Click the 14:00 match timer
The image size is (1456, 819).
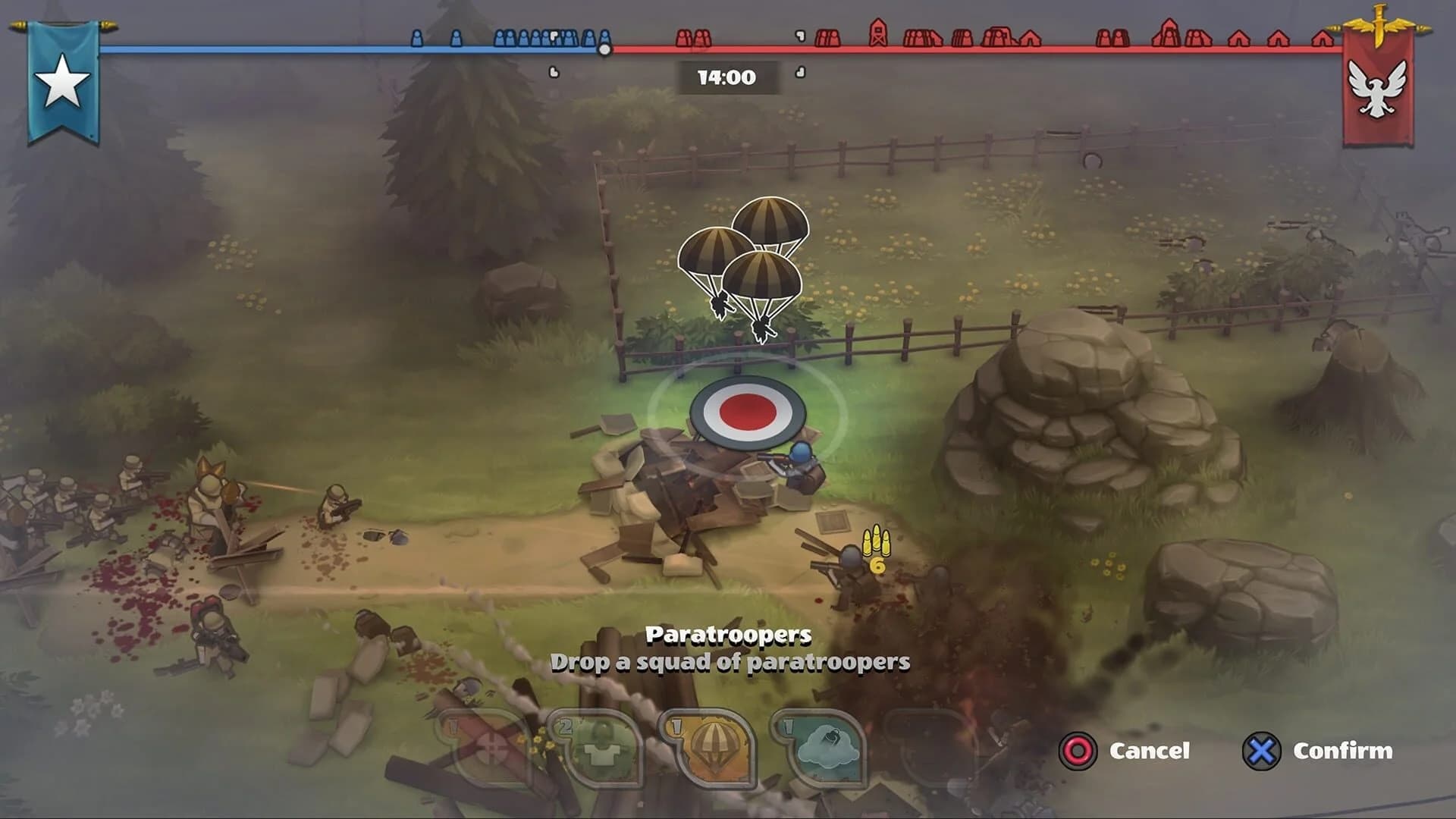point(725,74)
